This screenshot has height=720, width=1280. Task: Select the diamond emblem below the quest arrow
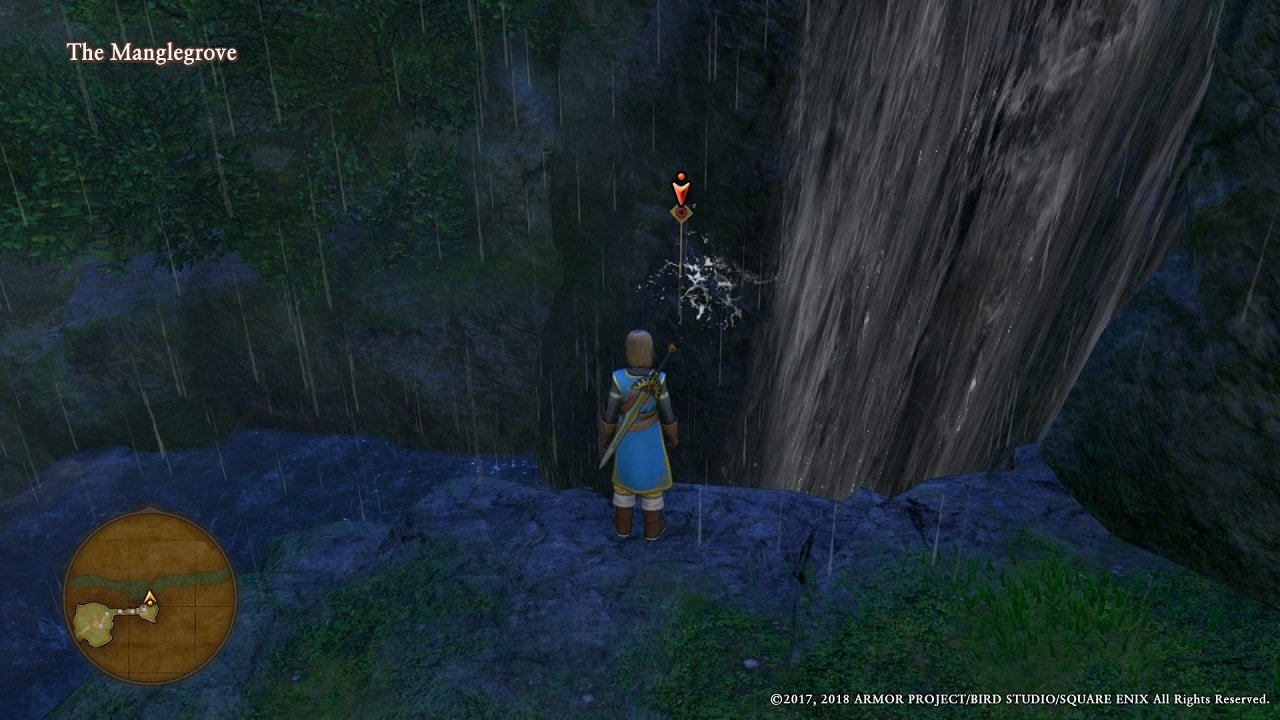click(x=681, y=213)
